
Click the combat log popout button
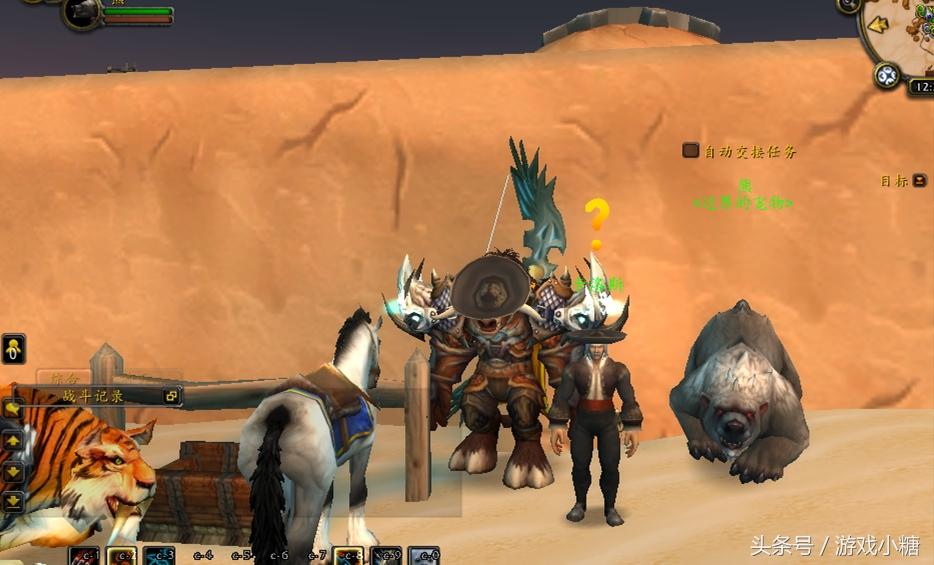pos(171,397)
